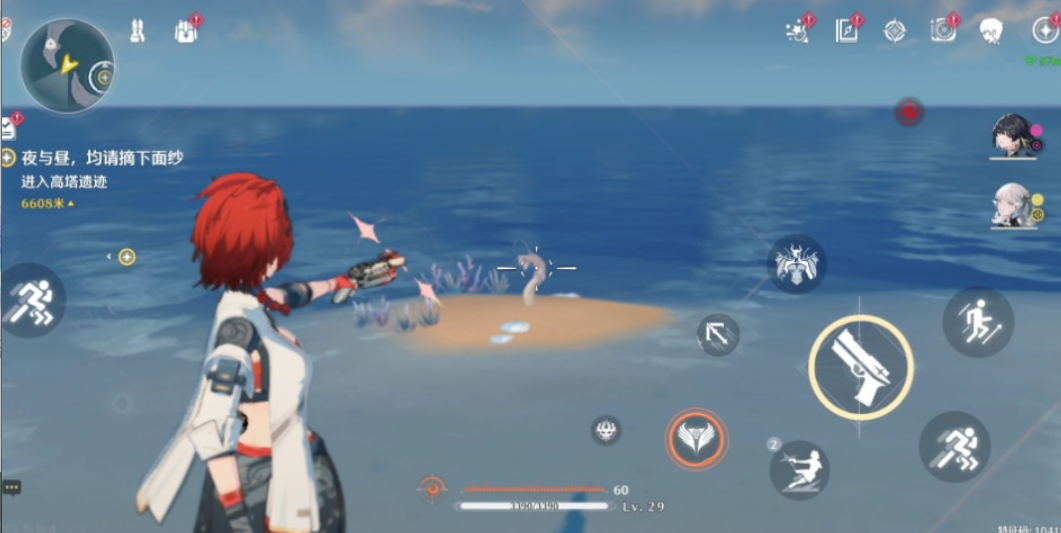The height and width of the screenshot is (533, 1061).
Task: Open the events icon with stars
Action: (797, 31)
